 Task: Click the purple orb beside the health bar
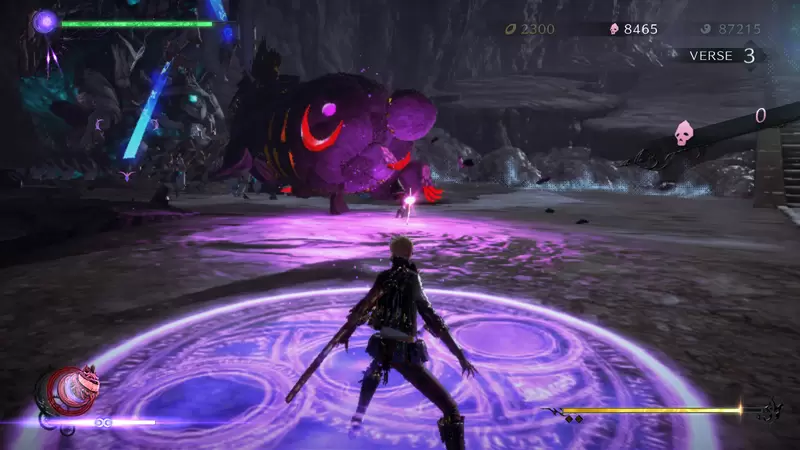point(45,21)
